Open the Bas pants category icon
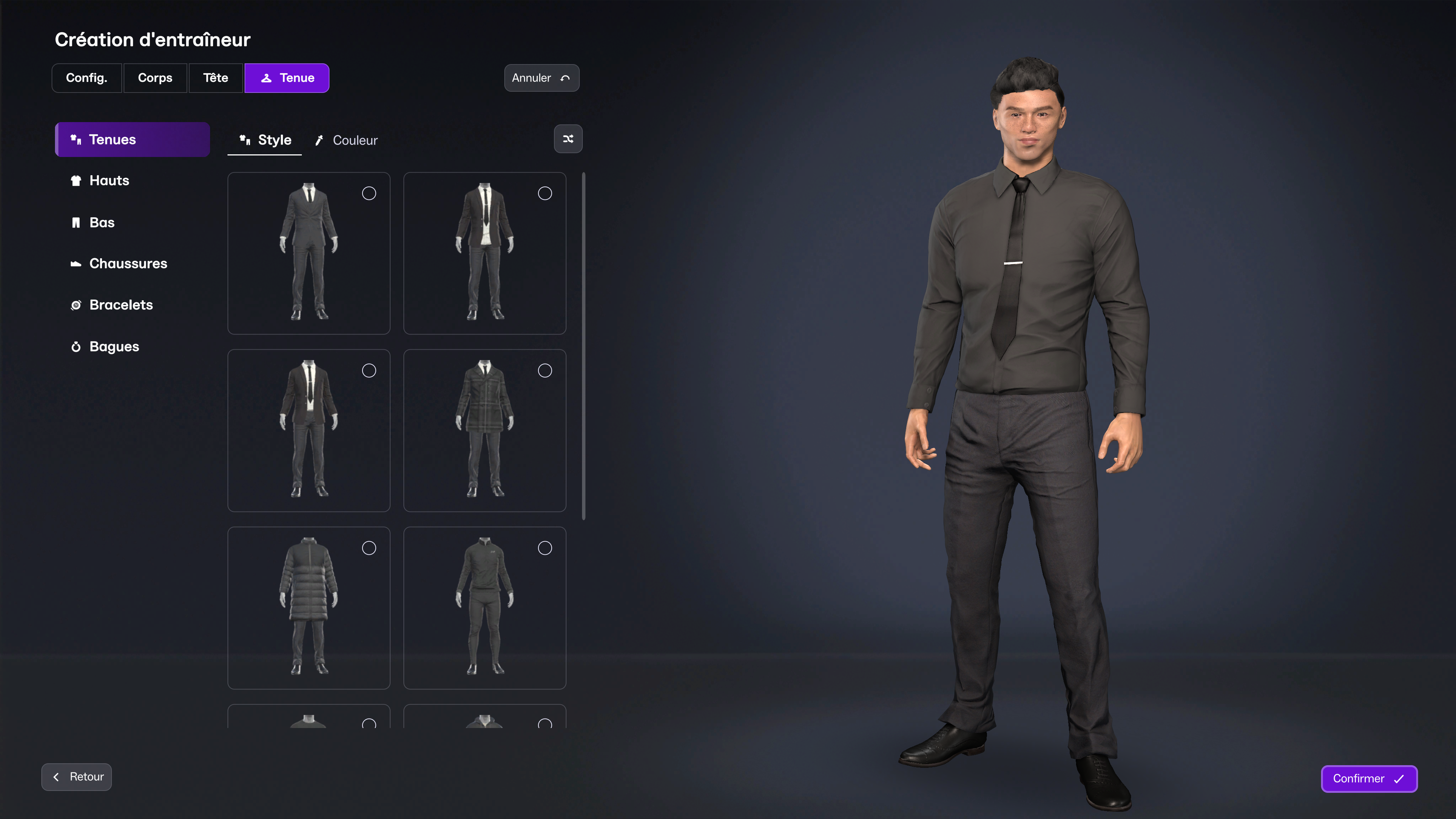1456x819 pixels. point(77,222)
